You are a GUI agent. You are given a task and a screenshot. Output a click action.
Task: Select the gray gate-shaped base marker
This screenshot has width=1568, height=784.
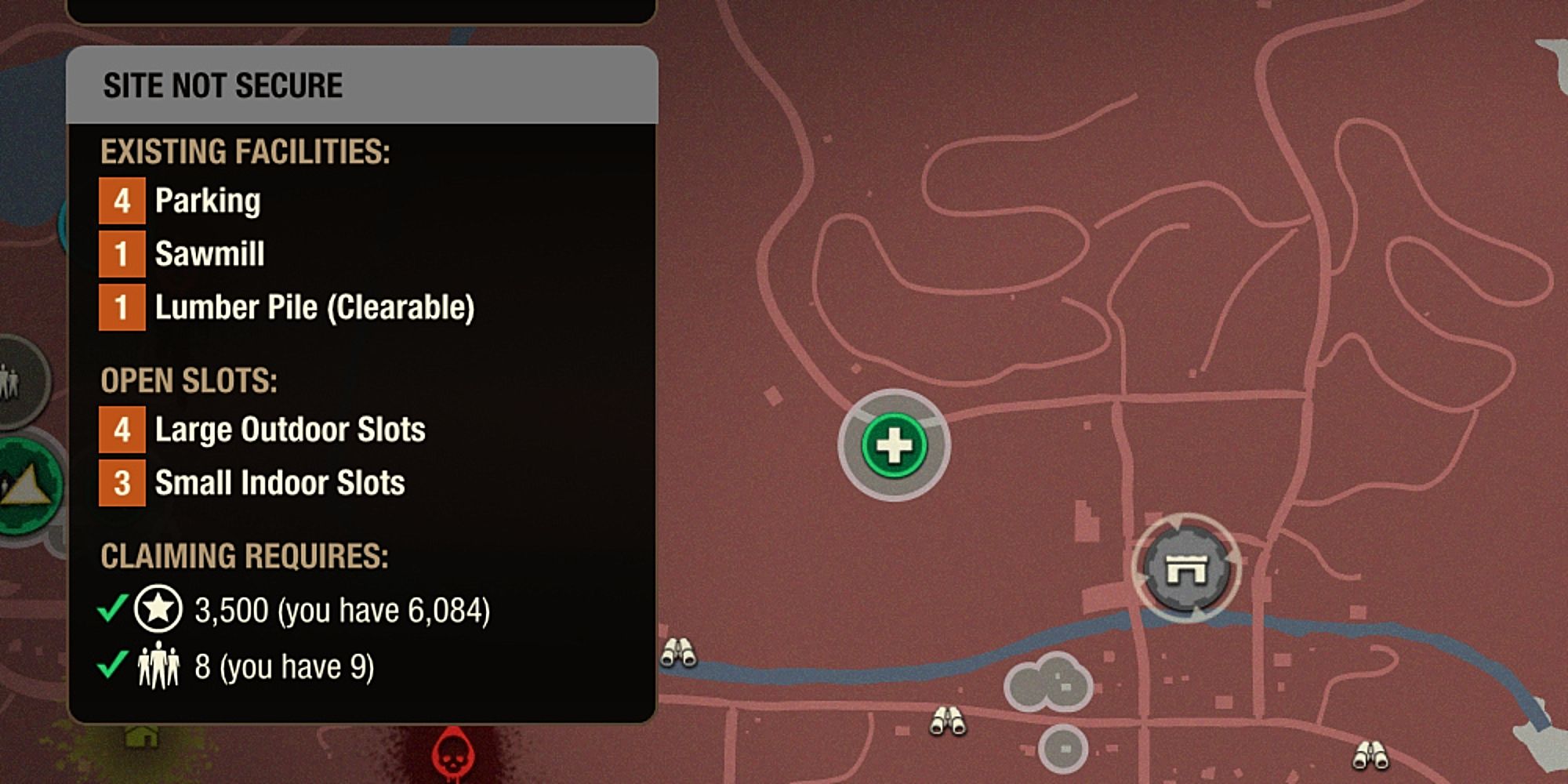(1185, 568)
